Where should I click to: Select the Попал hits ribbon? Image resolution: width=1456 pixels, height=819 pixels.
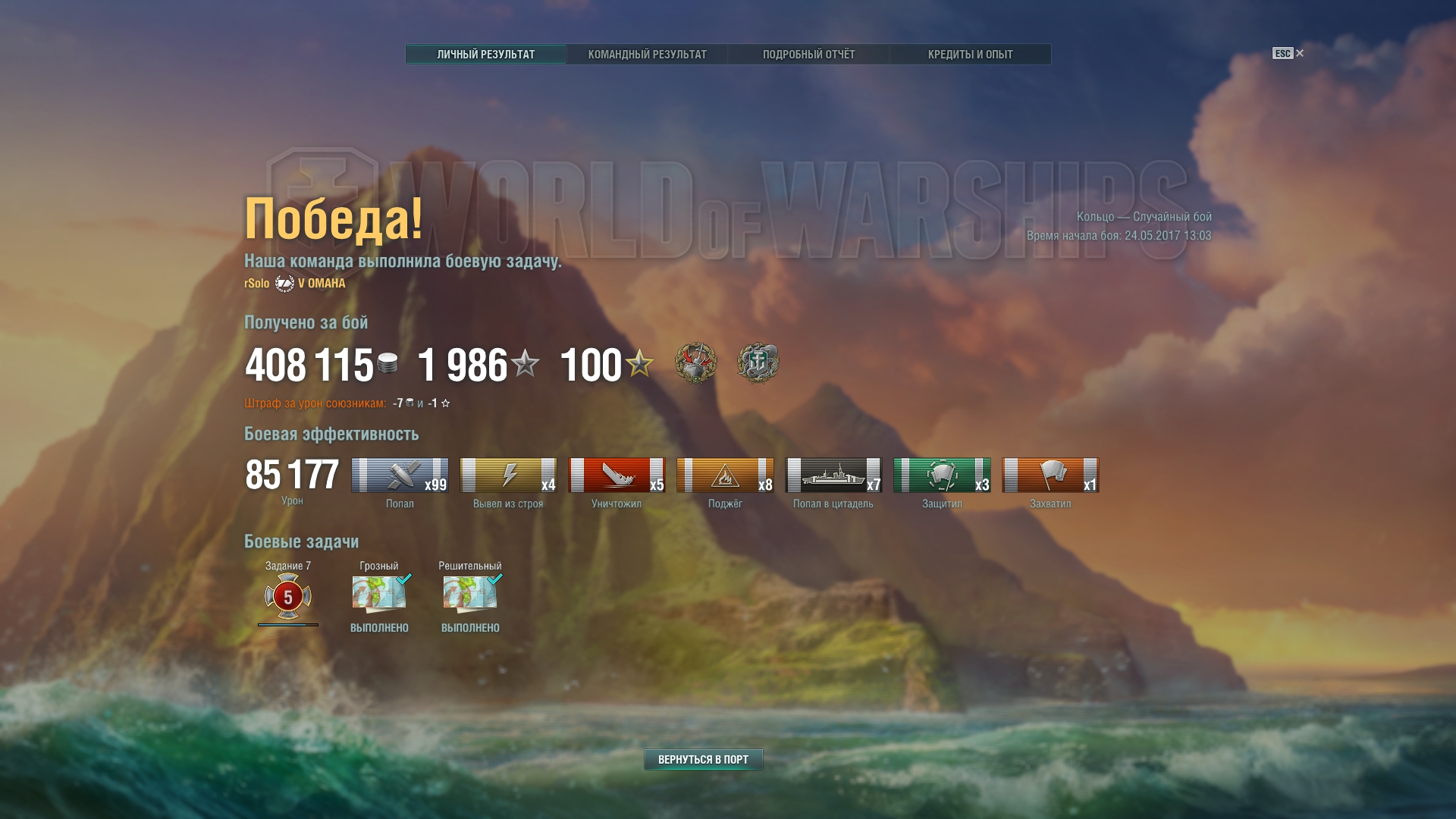400,475
